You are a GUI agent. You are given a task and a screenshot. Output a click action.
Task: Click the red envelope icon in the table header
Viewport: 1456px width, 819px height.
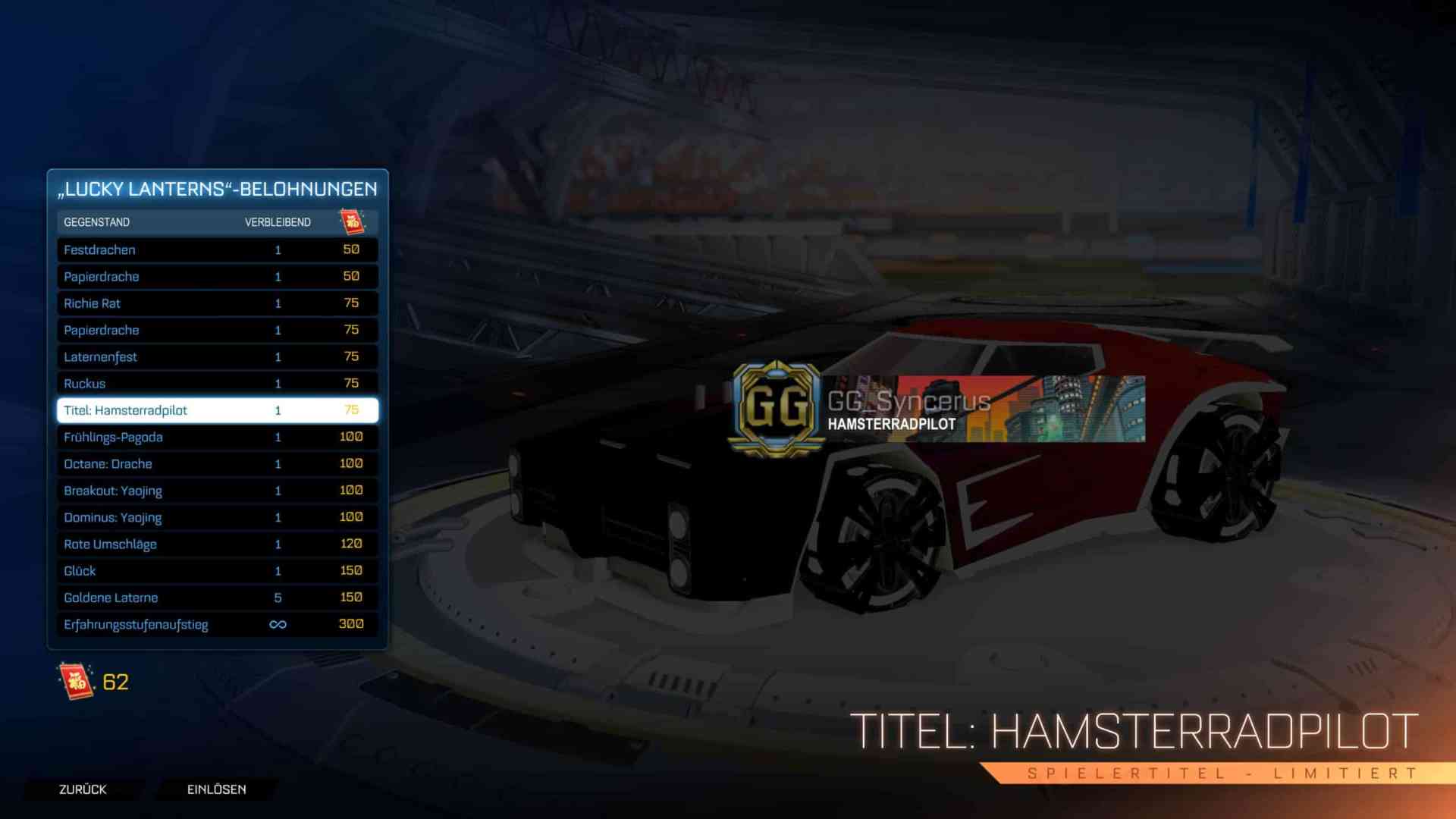pyautogui.click(x=353, y=221)
